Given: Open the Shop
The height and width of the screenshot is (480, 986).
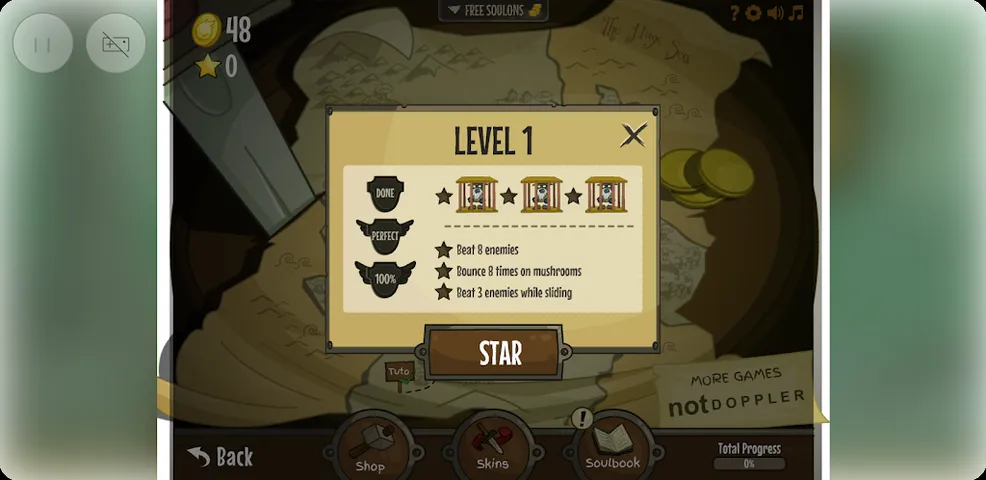Looking at the screenshot, I should click(x=370, y=447).
